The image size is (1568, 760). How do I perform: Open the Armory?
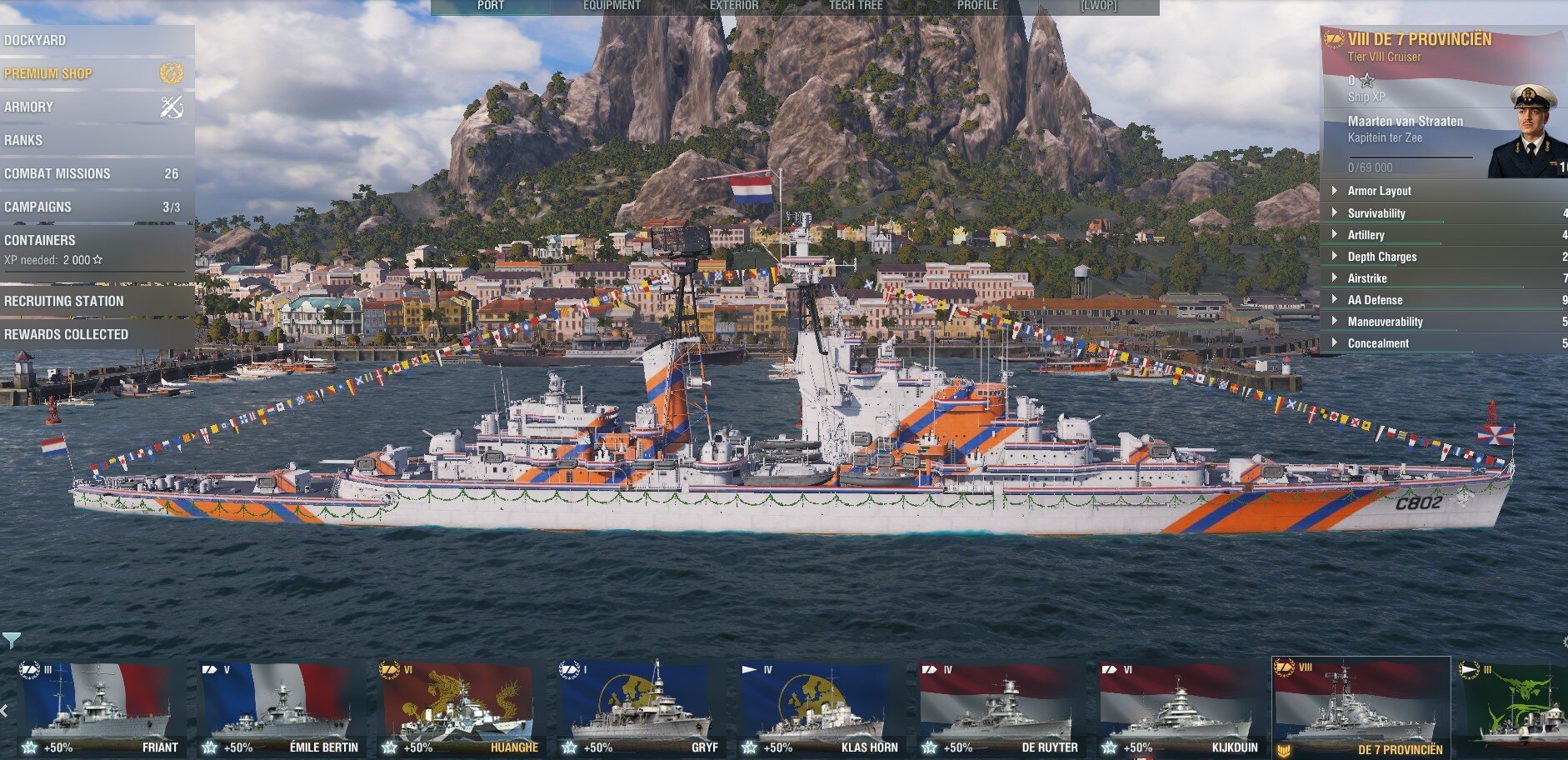(x=29, y=107)
